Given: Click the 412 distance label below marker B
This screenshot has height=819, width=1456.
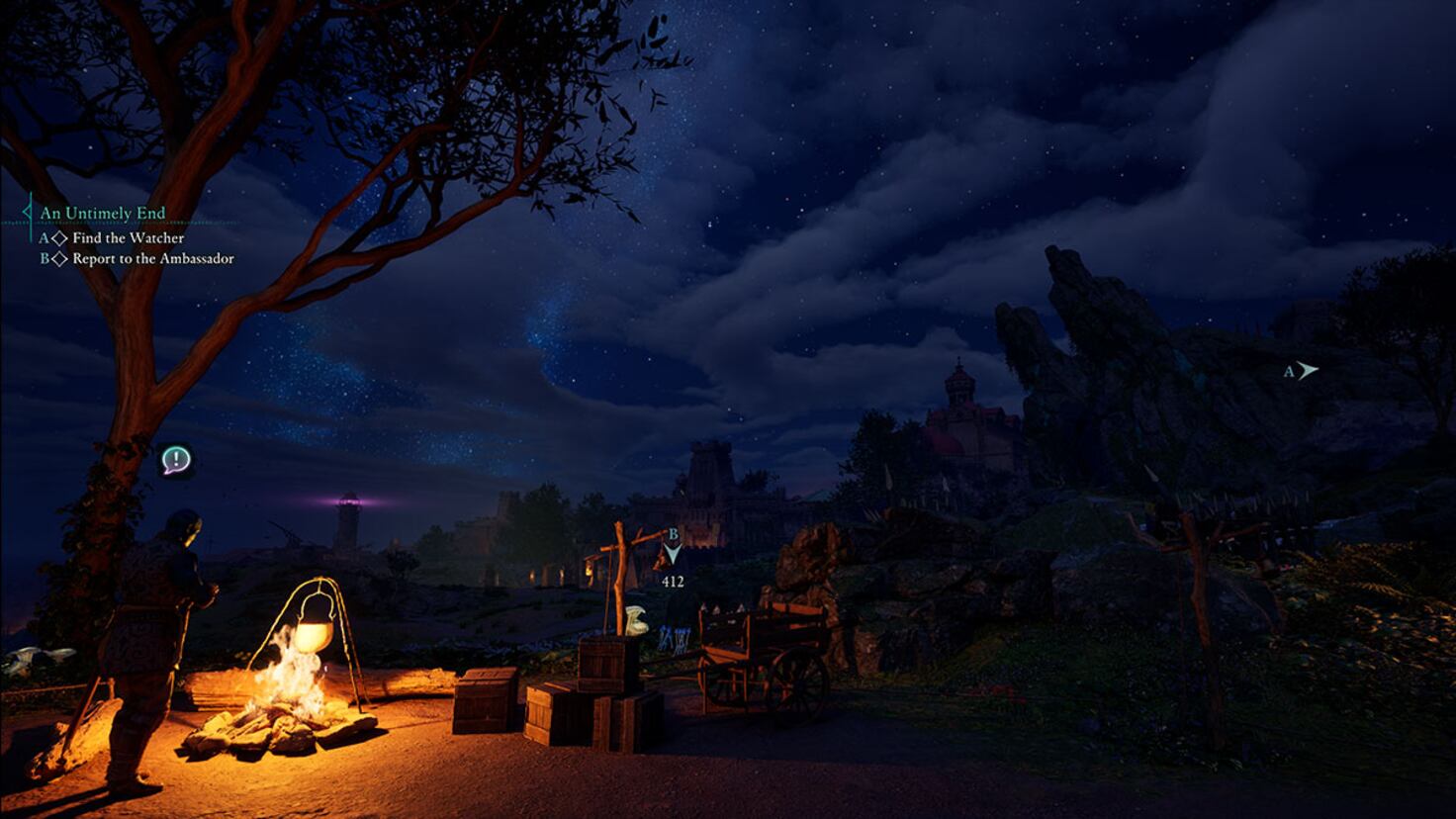Looking at the screenshot, I should [672, 584].
